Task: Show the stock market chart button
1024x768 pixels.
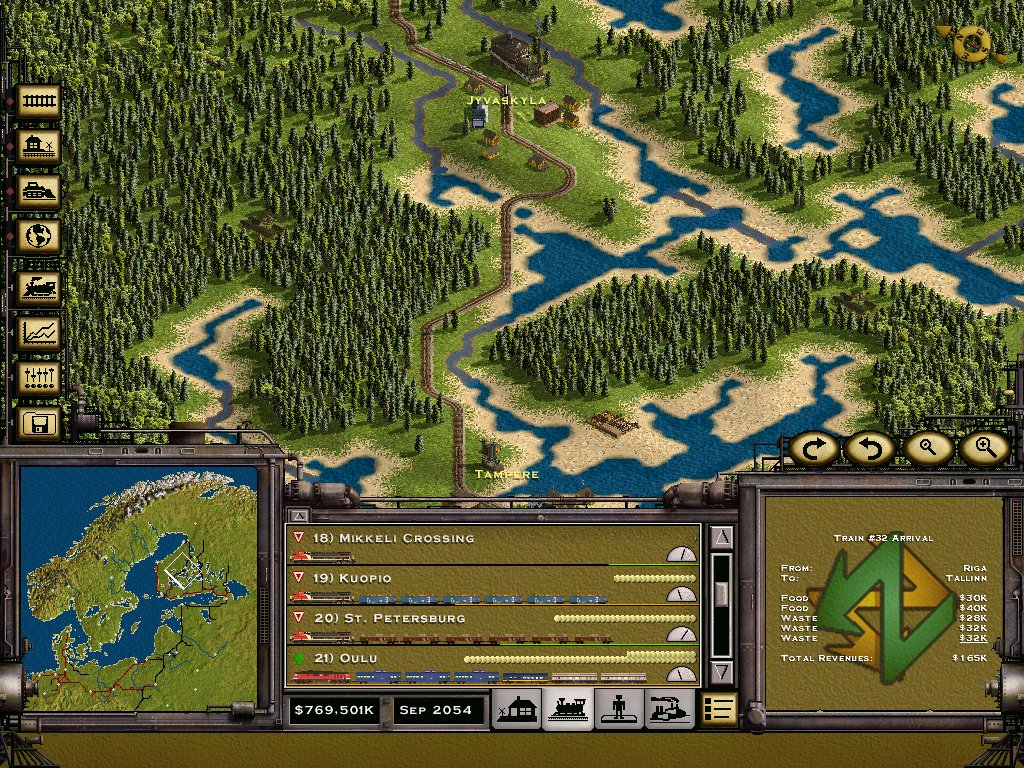Action: (x=38, y=333)
